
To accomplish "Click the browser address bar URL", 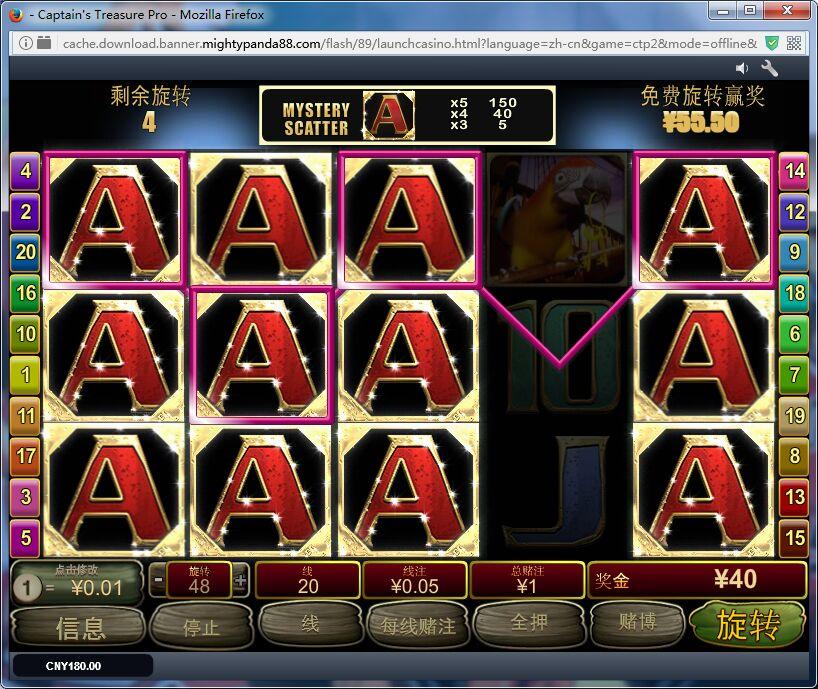I will (400, 43).
